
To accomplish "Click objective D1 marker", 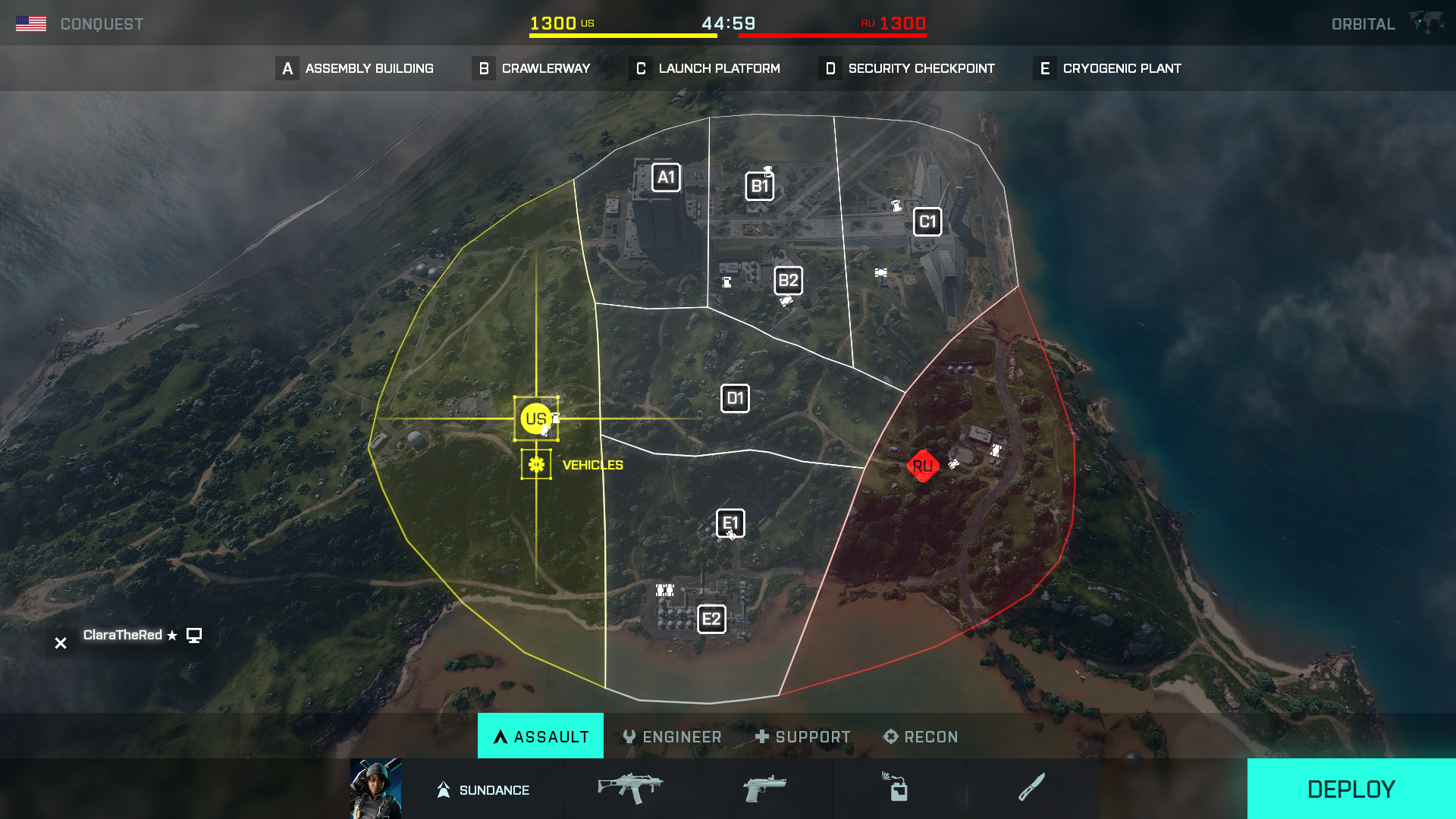I will point(735,399).
